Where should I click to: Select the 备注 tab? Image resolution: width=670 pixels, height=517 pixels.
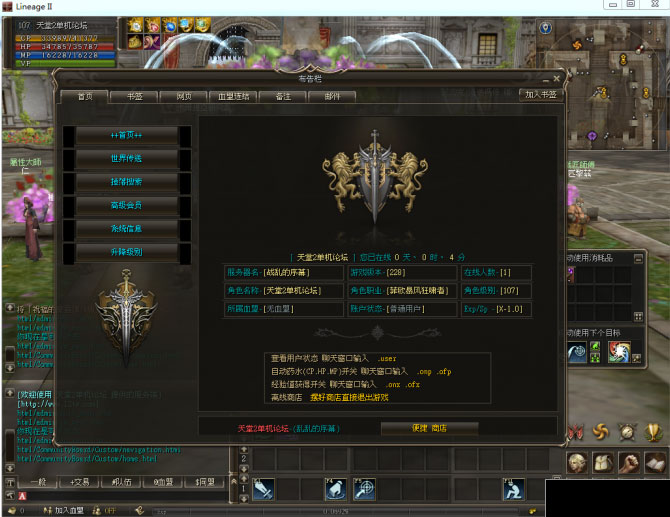point(283,96)
